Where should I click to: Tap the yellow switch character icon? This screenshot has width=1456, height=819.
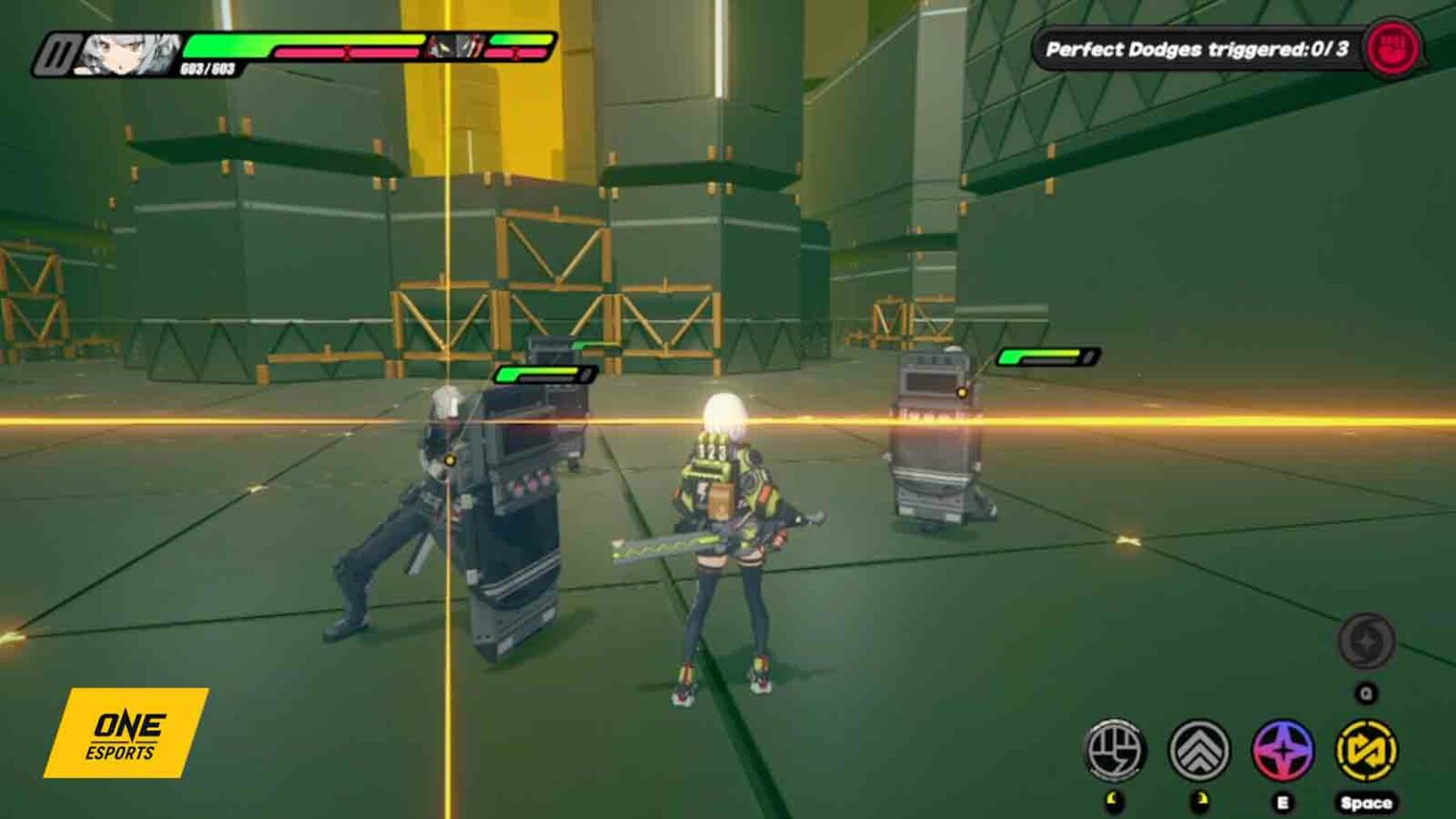point(1366,750)
